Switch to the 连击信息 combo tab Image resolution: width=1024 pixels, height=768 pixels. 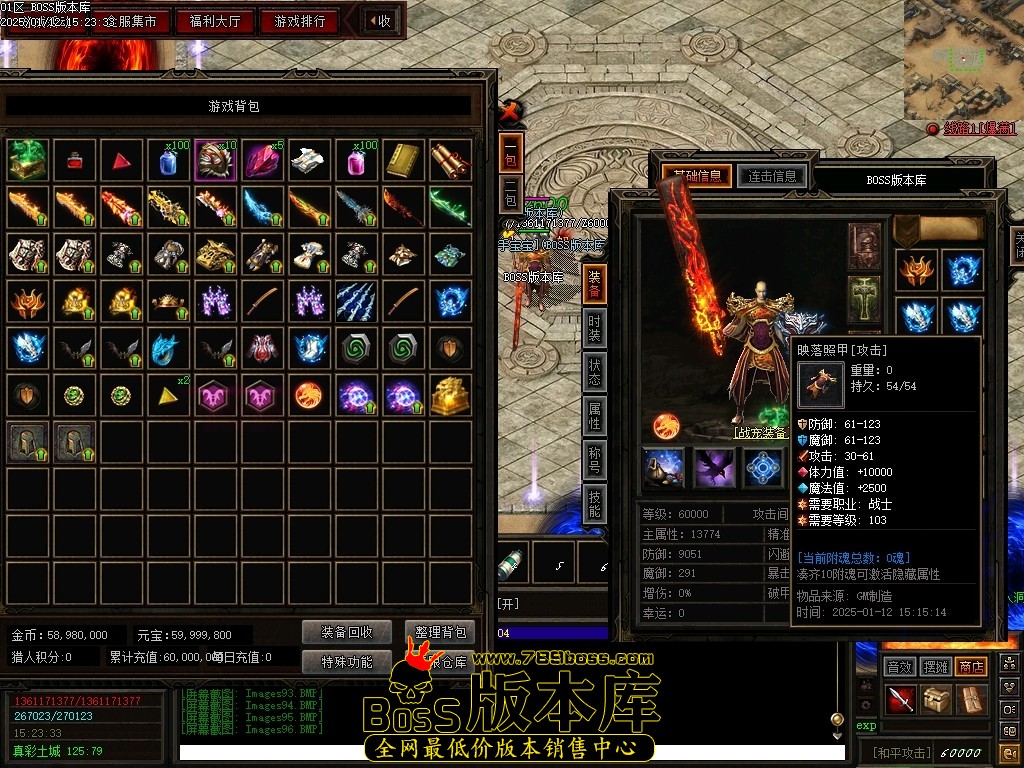tap(771, 177)
